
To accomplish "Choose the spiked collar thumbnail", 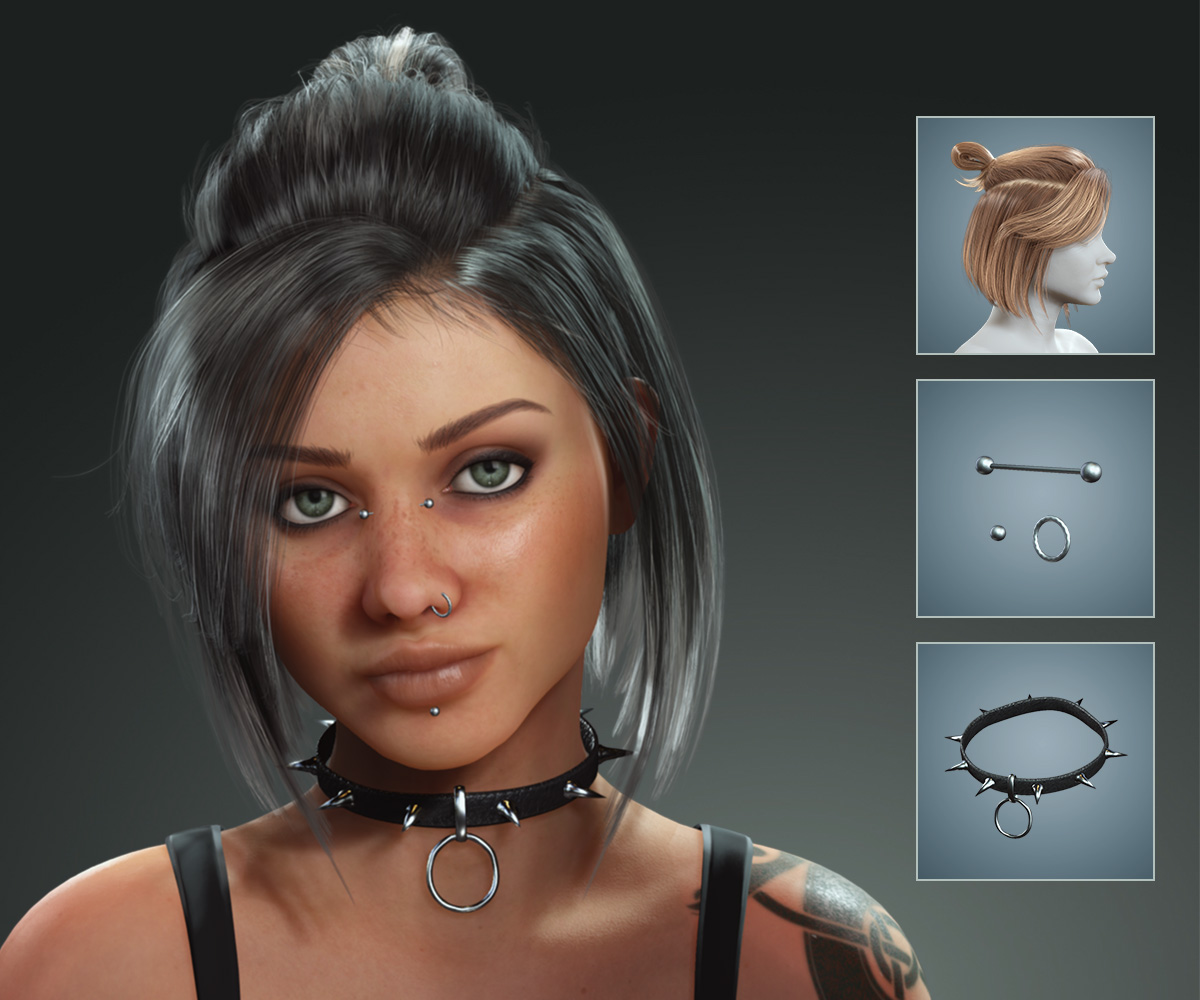I will 1035,761.
